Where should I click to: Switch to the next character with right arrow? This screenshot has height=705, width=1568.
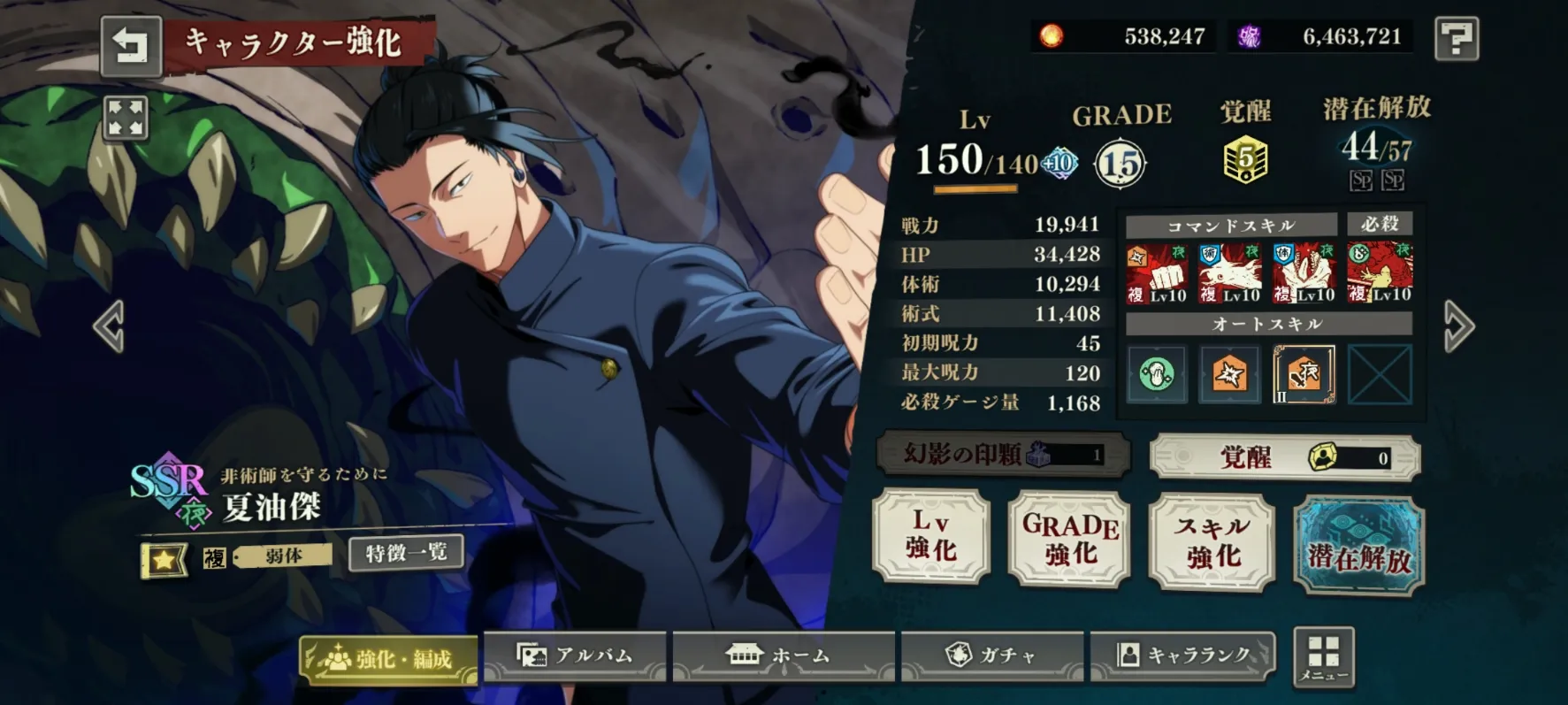pyautogui.click(x=1458, y=326)
